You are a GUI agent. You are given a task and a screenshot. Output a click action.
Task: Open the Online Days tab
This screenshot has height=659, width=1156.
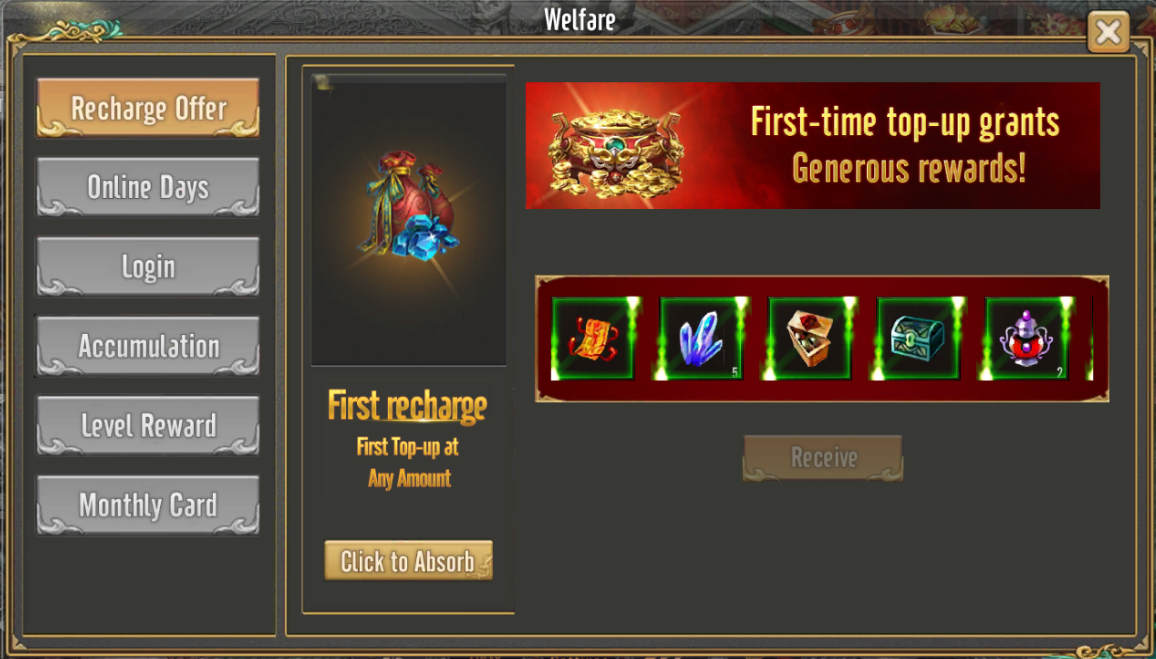pyautogui.click(x=148, y=187)
